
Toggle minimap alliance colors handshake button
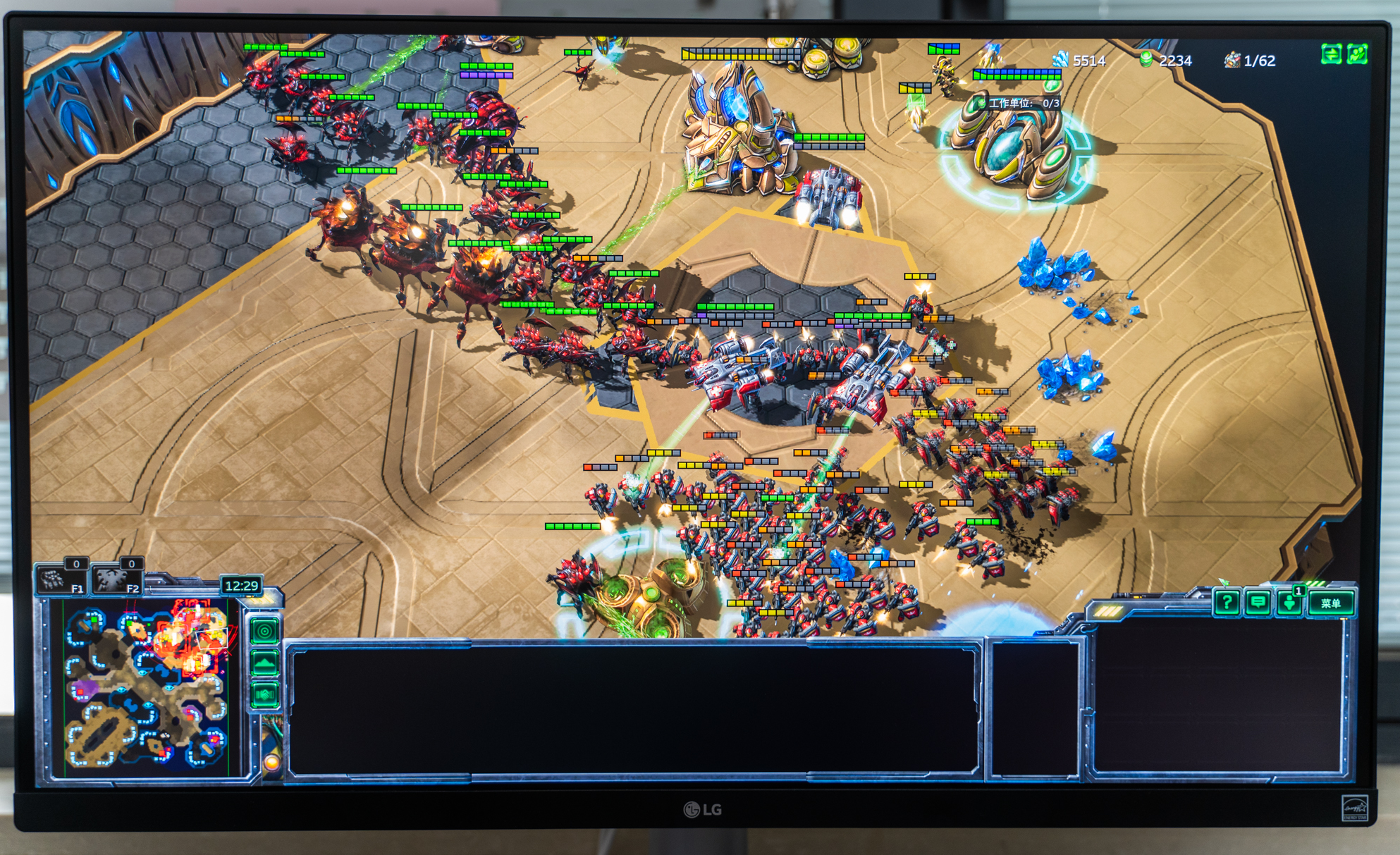pyautogui.click(x=265, y=694)
